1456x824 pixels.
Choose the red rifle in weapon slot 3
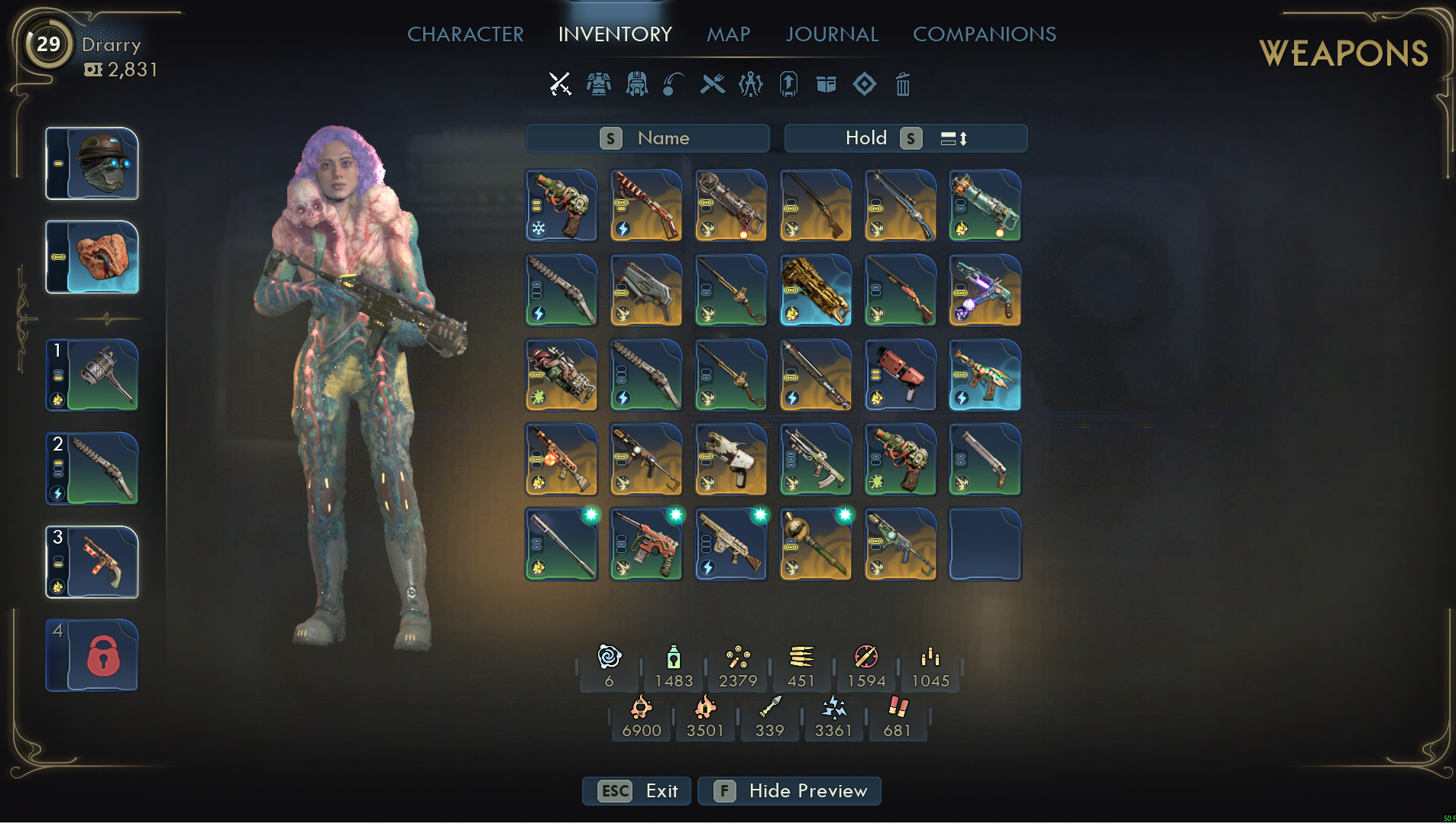(92, 562)
